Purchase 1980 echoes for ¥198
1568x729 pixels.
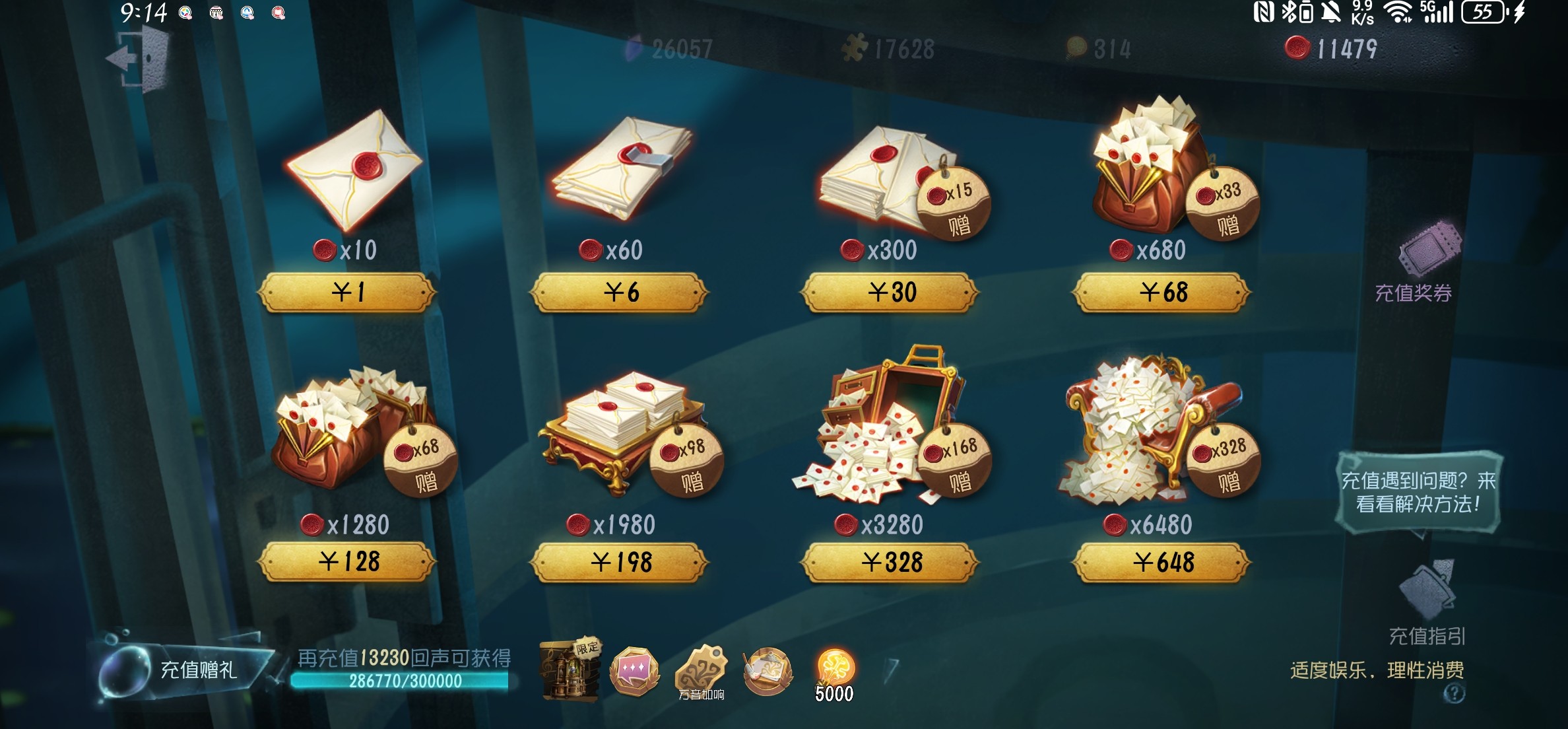(620, 562)
